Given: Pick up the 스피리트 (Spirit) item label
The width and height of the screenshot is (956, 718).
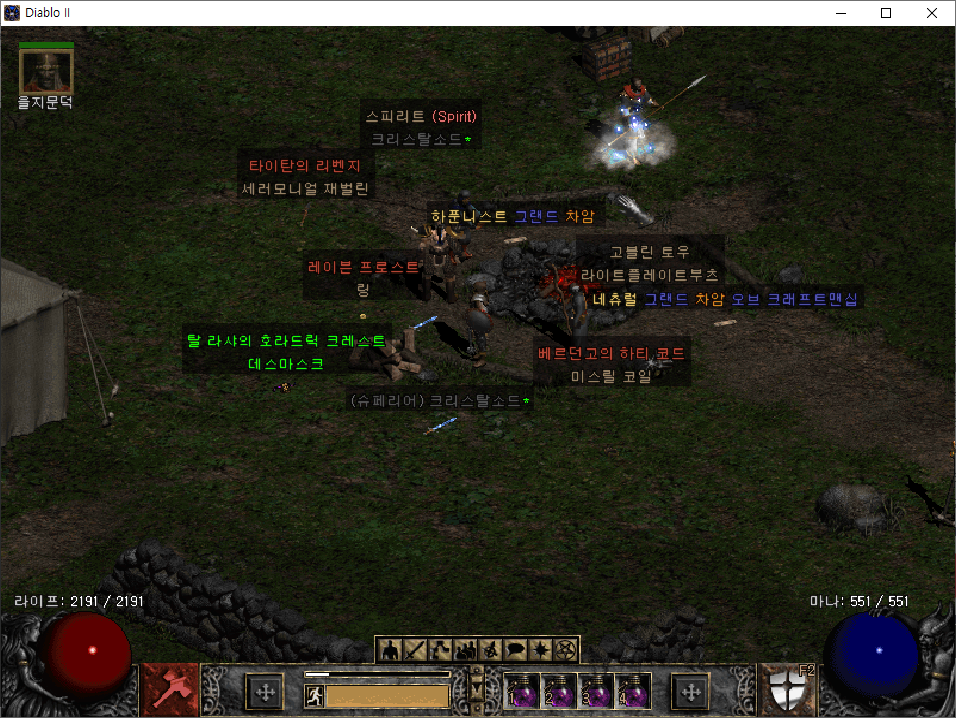Looking at the screenshot, I should click(422, 116).
